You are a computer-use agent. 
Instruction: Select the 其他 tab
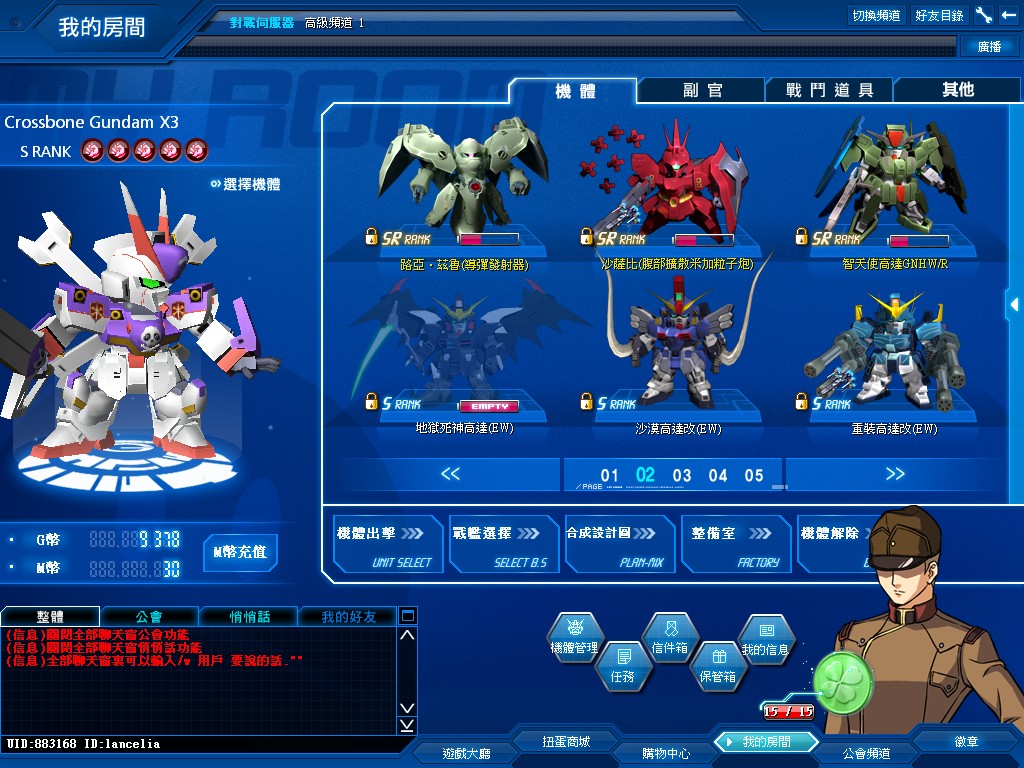point(957,90)
